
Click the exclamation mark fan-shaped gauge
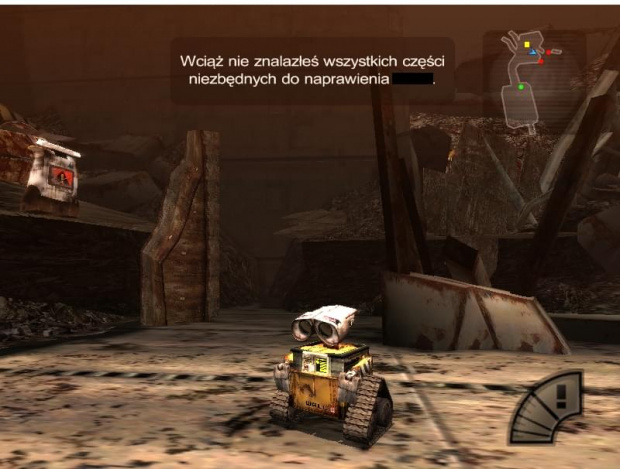coord(549,410)
